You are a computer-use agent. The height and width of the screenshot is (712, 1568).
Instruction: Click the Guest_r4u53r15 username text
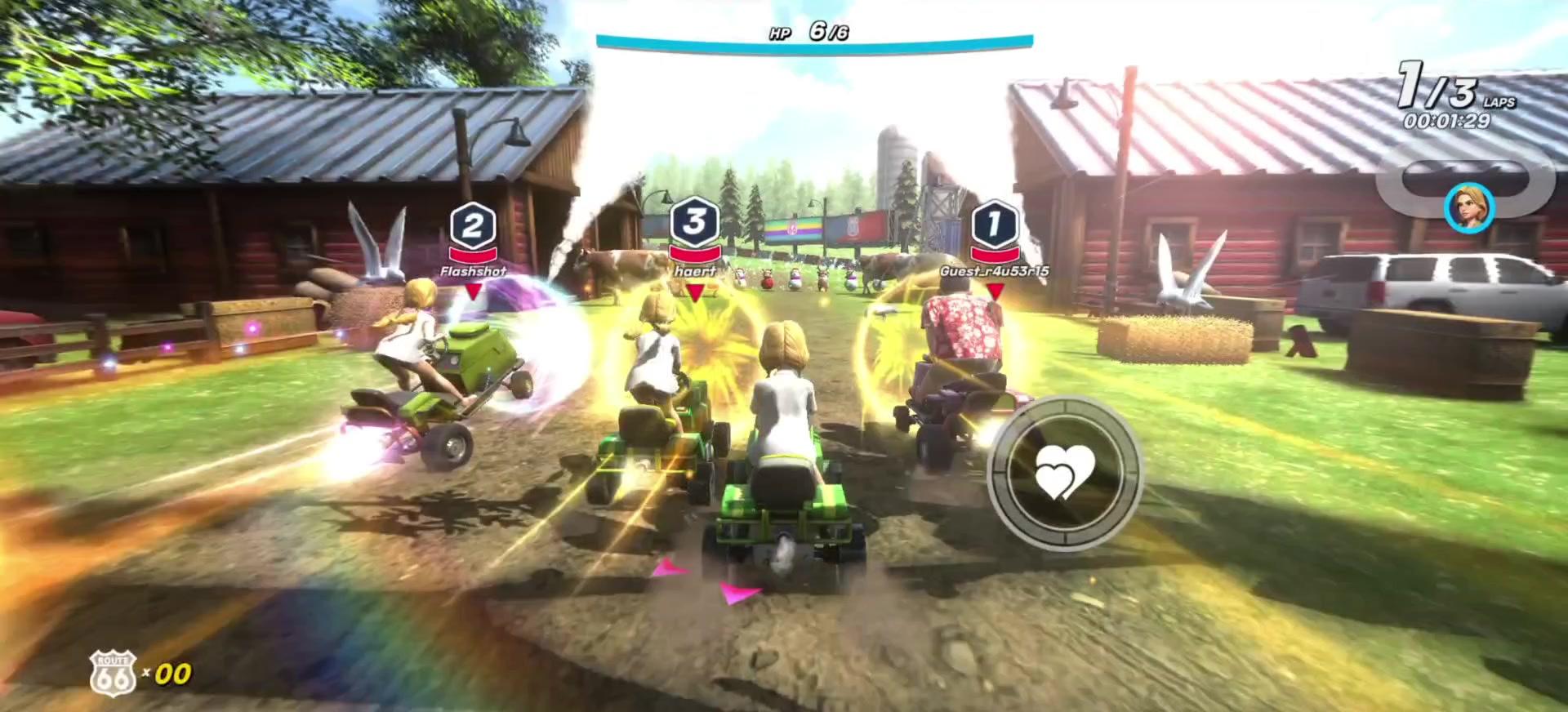pos(997,272)
